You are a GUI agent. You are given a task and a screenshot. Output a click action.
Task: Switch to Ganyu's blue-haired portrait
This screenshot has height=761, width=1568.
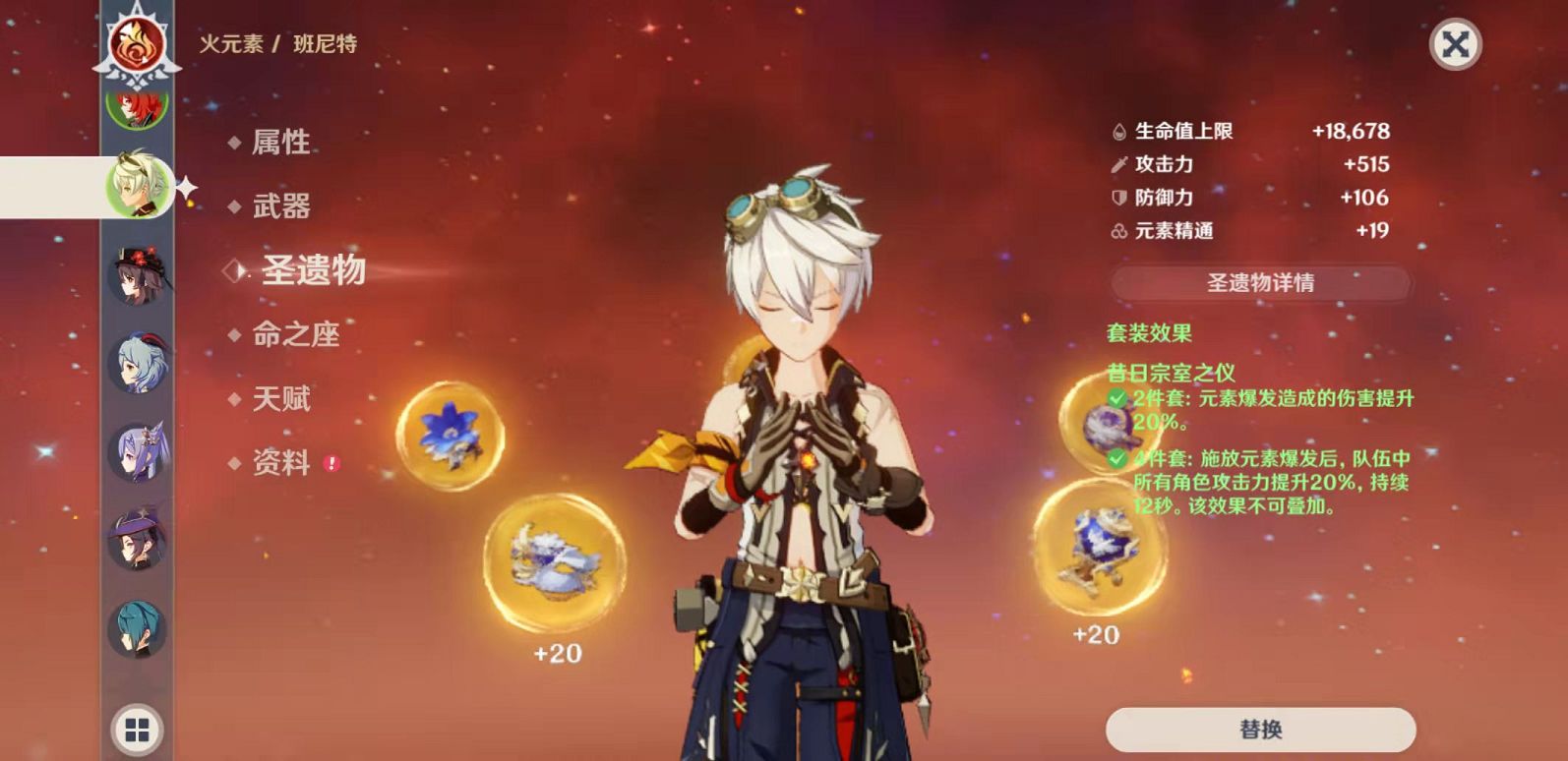click(138, 364)
